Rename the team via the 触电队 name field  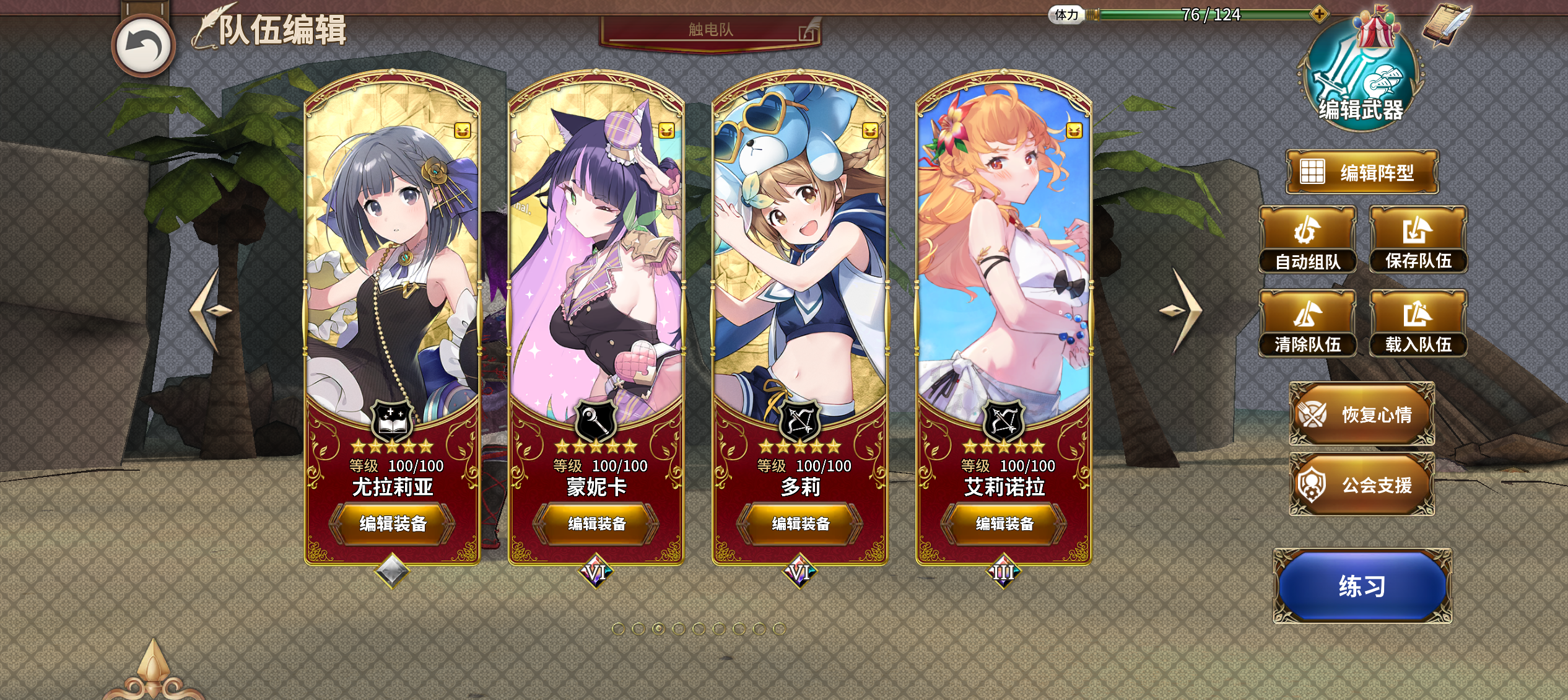[710, 30]
